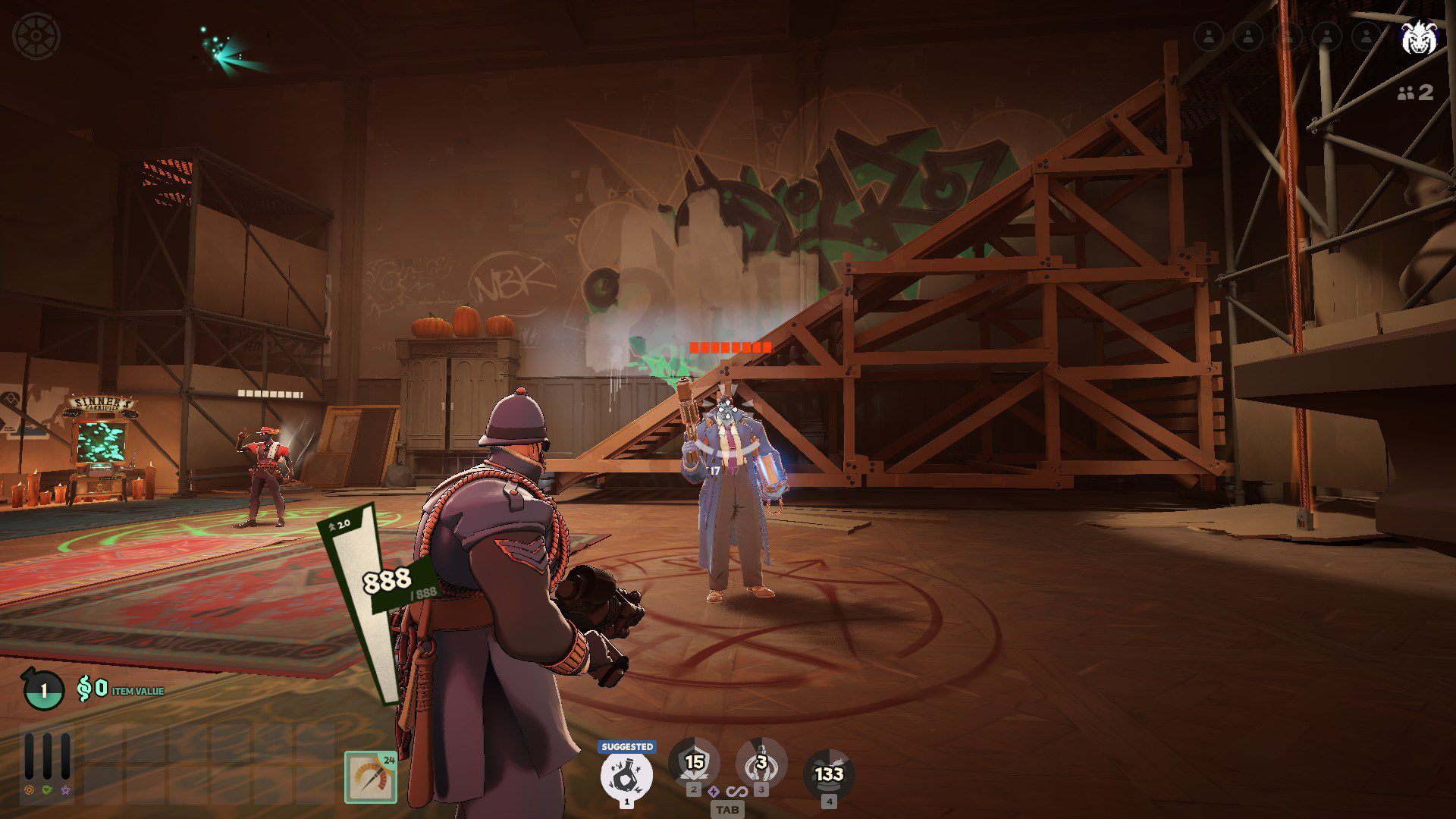Toggle the purple star vial indicator
The height and width of the screenshot is (819, 1456).
tap(65, 790)
